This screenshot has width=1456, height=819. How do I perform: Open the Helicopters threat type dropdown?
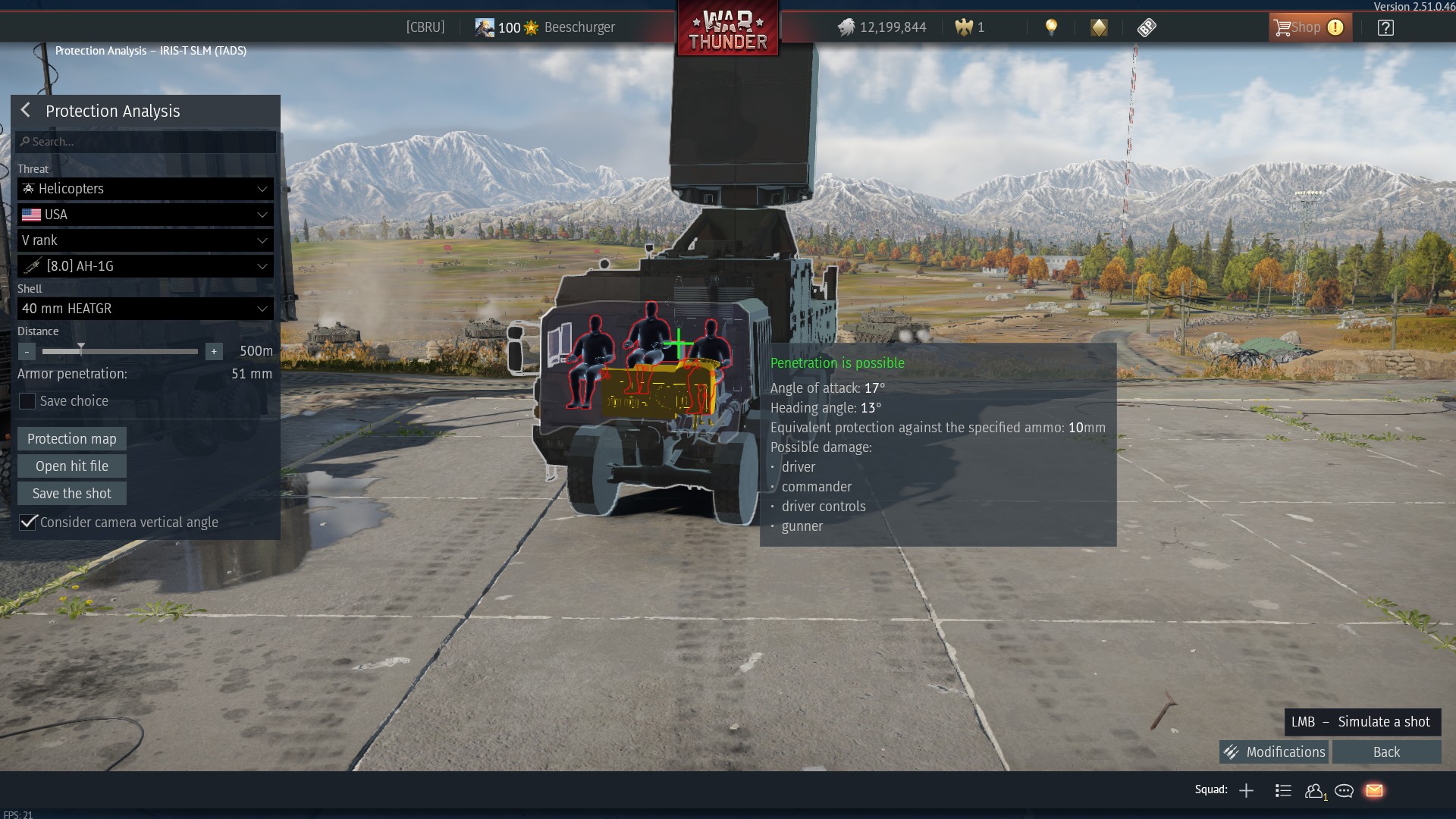pos(145,189)
